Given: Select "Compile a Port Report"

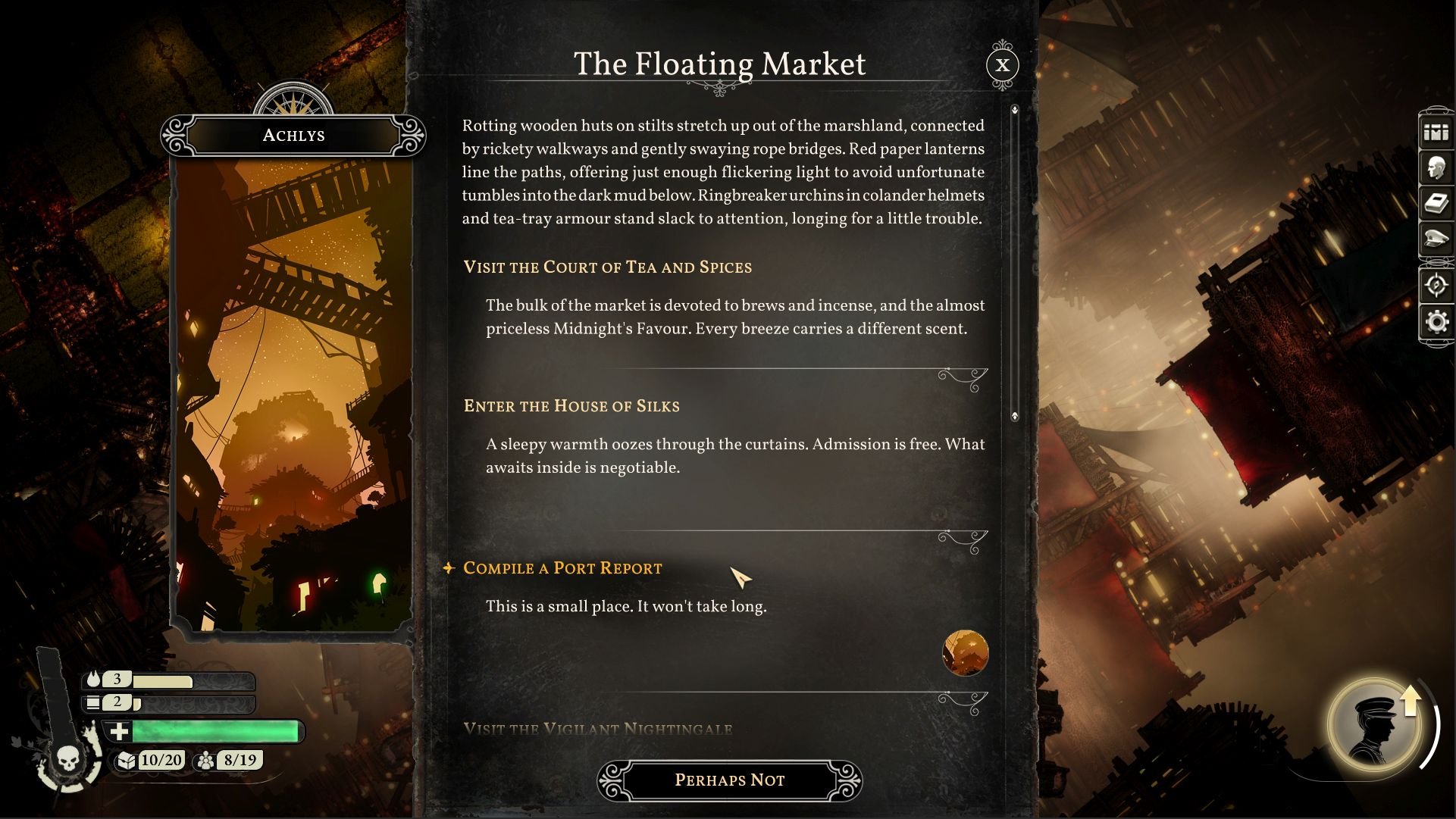Looking at the screenshot, I should 564,568.
